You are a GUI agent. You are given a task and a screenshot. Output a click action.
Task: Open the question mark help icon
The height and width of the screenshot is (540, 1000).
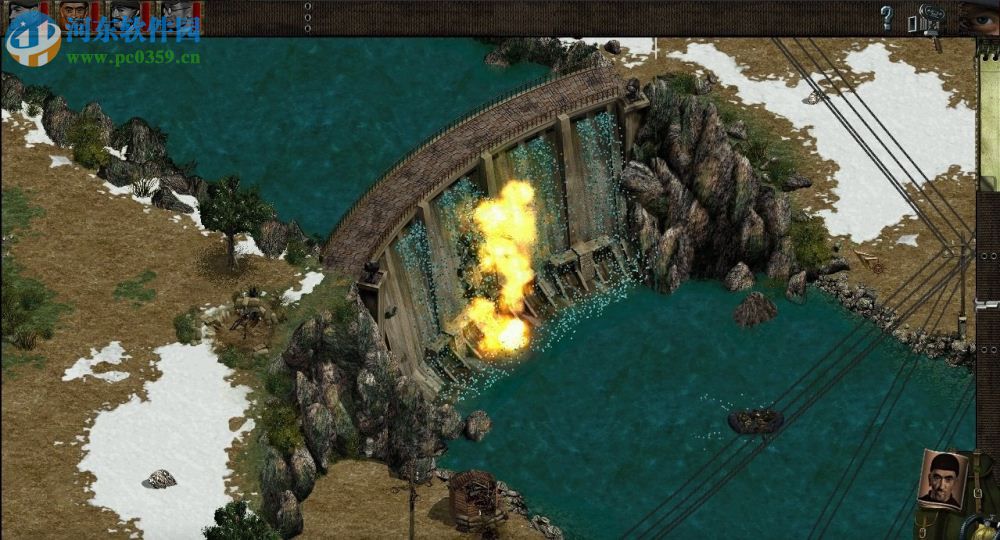tap(886, 17)
